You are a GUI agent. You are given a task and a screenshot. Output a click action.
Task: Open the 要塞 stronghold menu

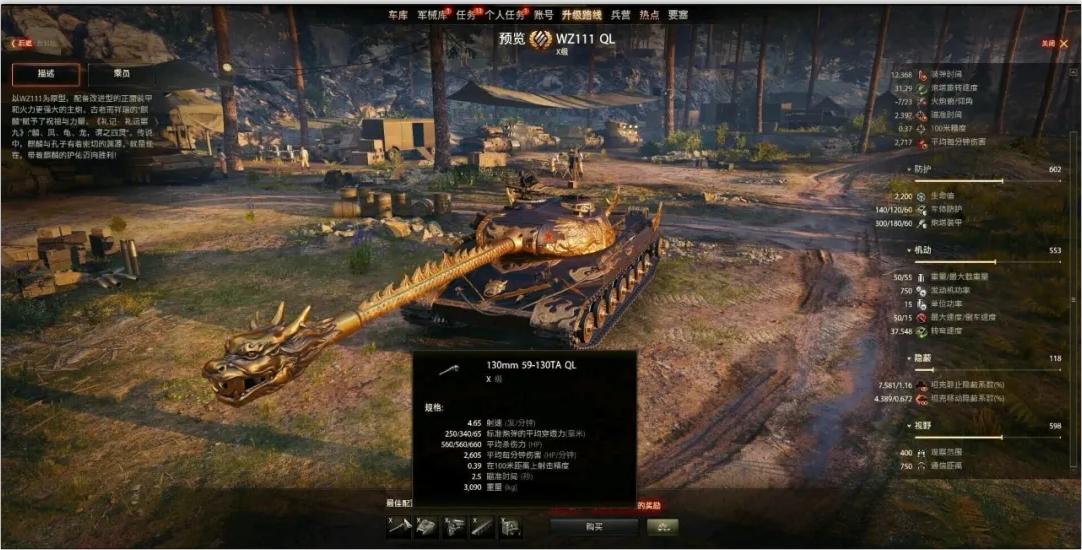point(678,15)
